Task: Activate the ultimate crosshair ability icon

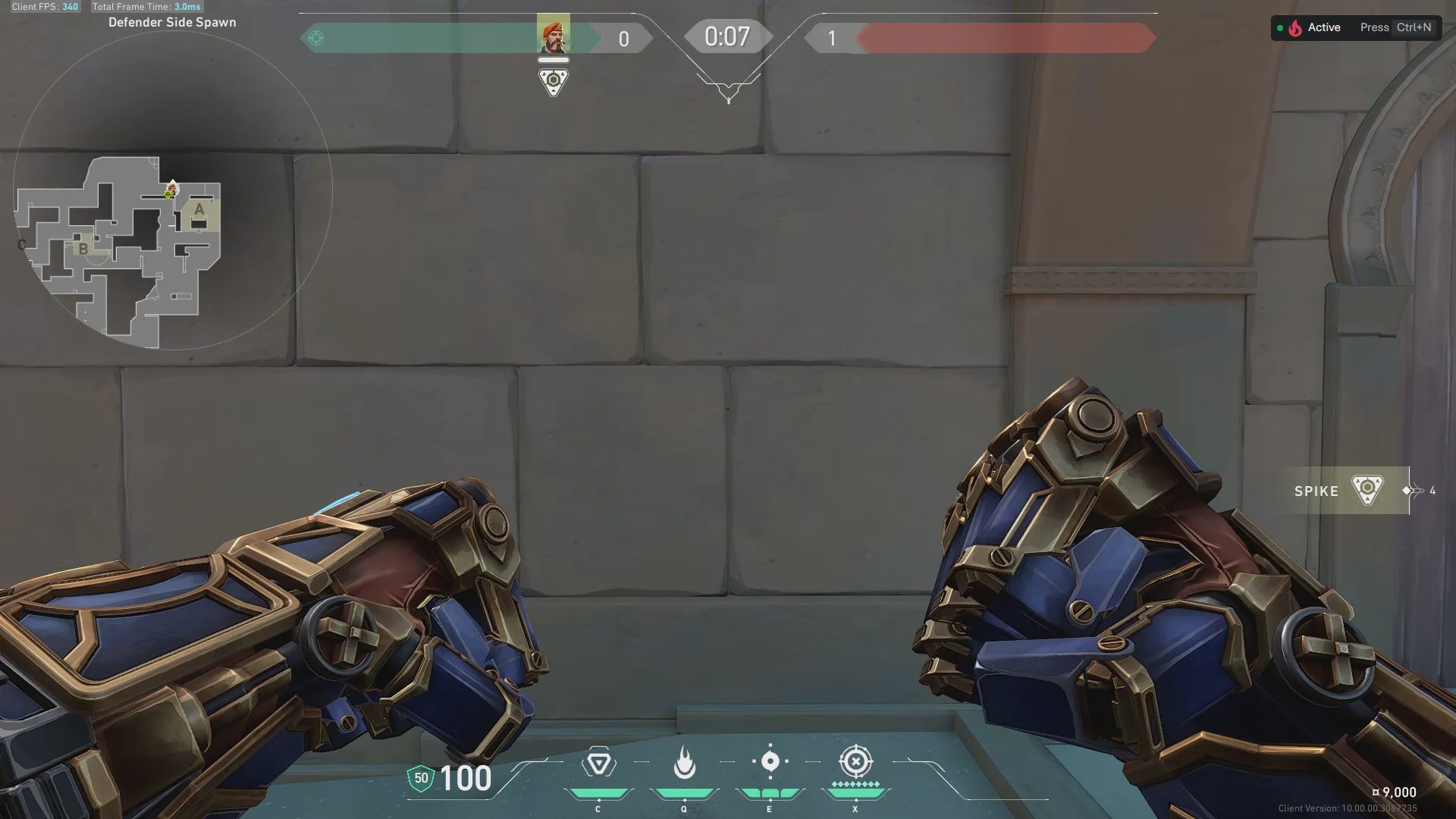Action: [x=855, y=761]
